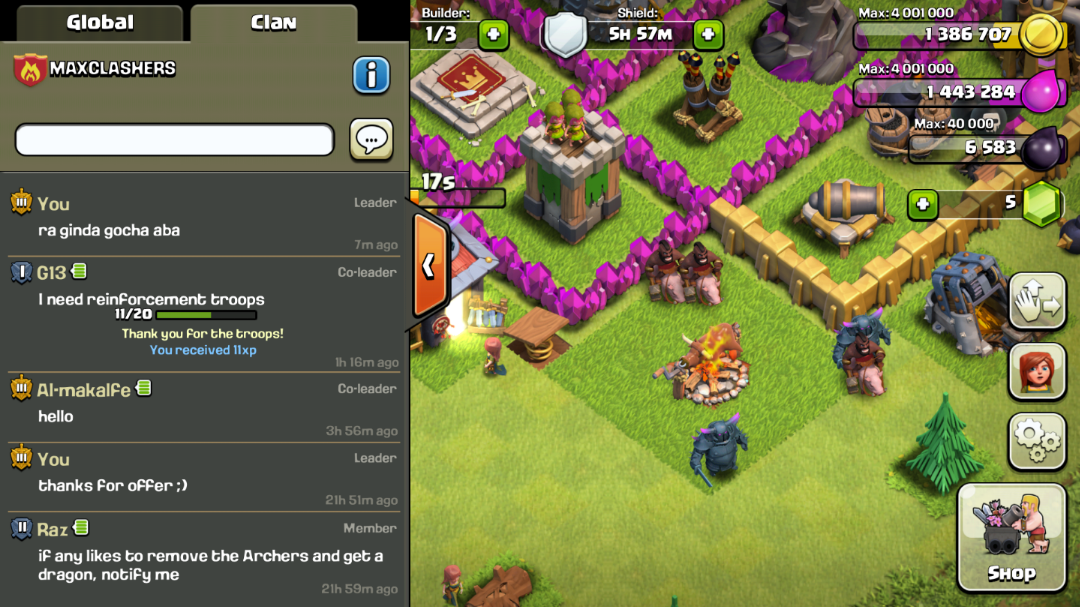
Task: Collapse the chat panel with the orange arrow
Action: click(x=428, y=265)
